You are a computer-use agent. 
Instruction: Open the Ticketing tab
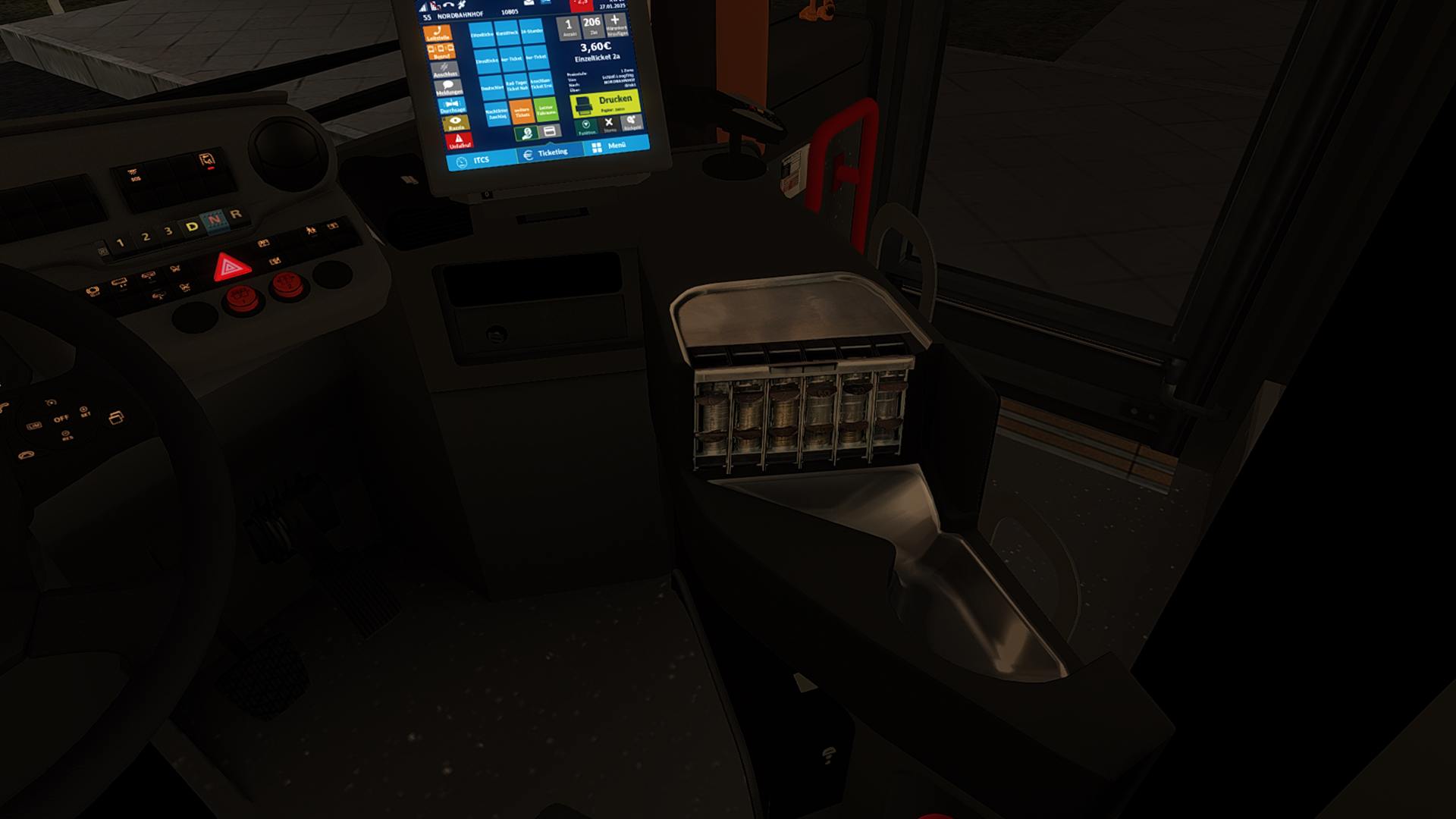(x=546, y=153)
